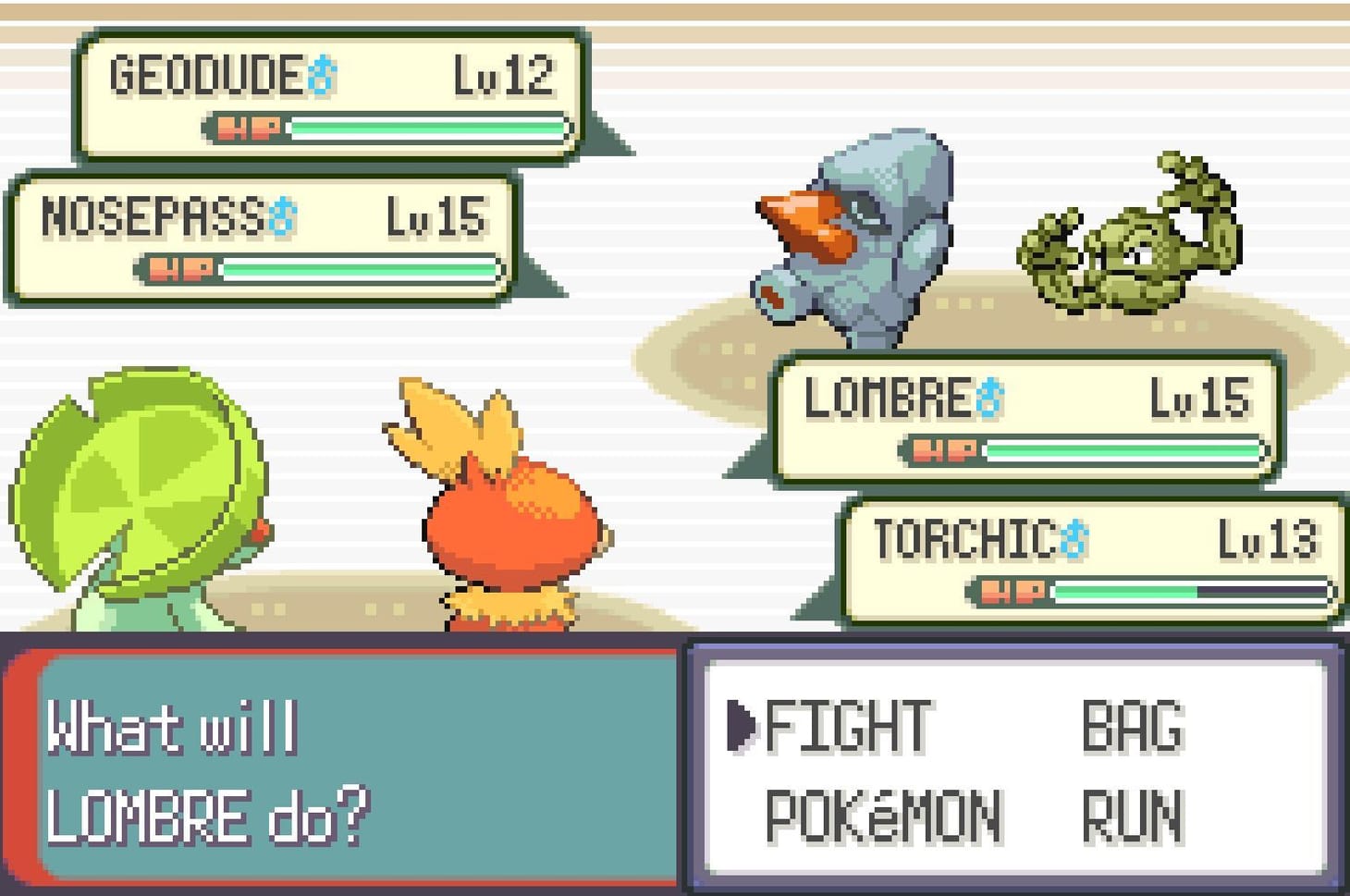Click Nosepass's green HP bar

point(361,268)
